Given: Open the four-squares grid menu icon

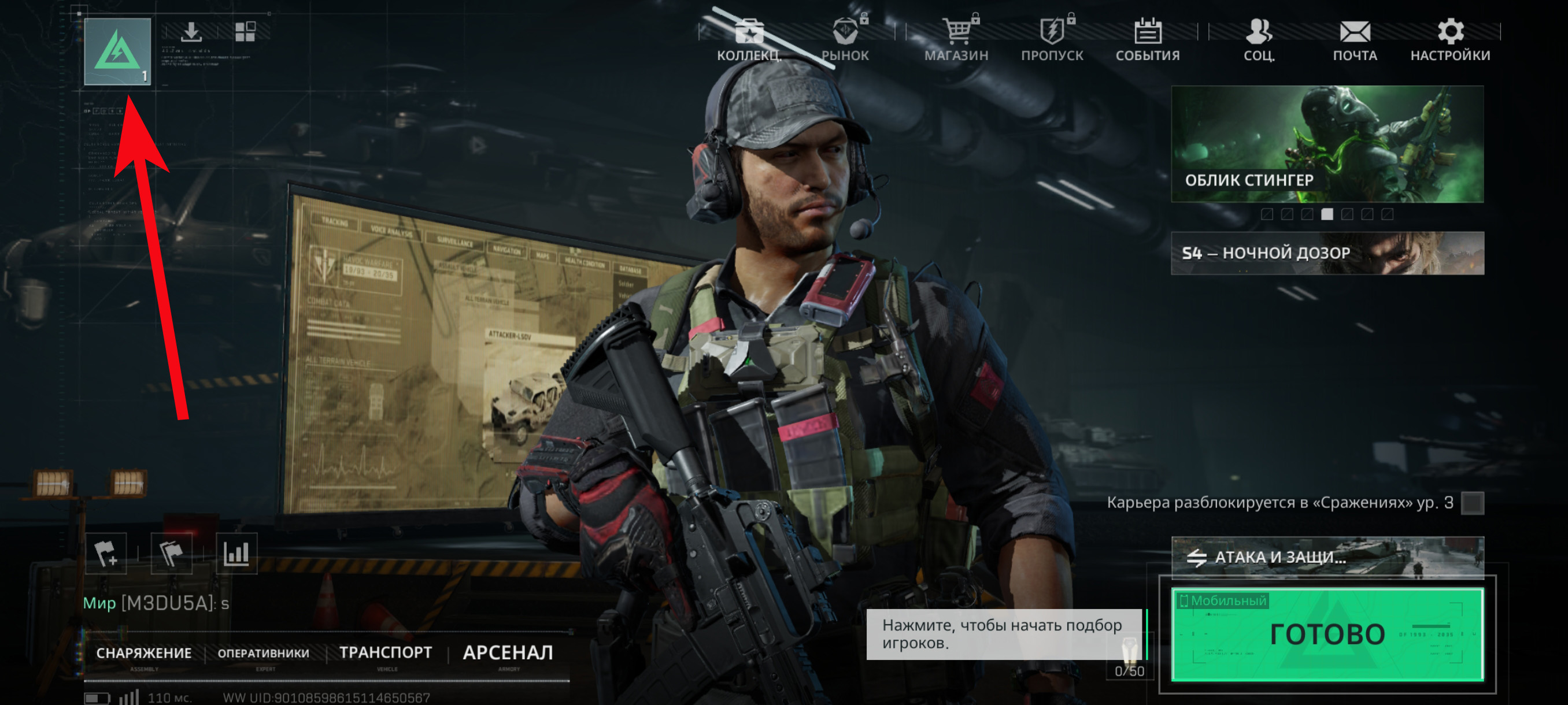Looking at the screenshot, I should pos(245,32).
